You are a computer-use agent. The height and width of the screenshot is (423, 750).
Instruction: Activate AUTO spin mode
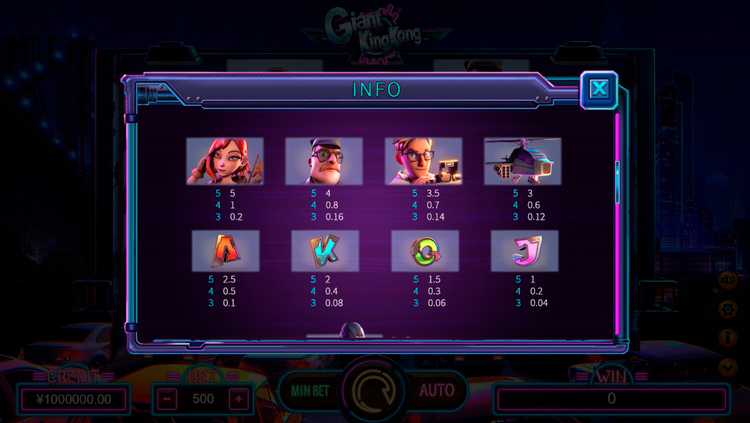tap(436, 389)
